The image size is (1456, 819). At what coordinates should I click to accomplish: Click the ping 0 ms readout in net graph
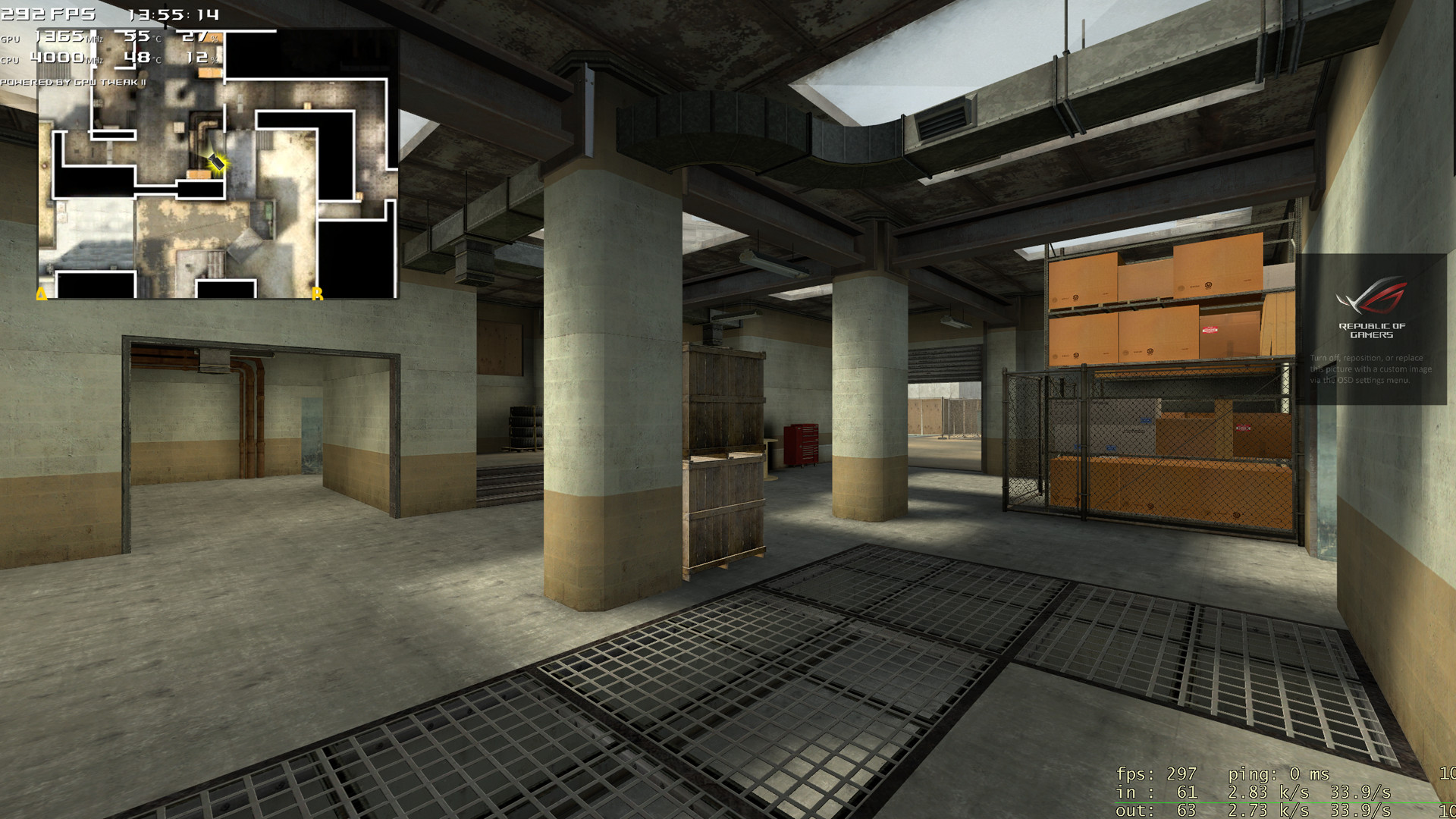(1278, 775)
